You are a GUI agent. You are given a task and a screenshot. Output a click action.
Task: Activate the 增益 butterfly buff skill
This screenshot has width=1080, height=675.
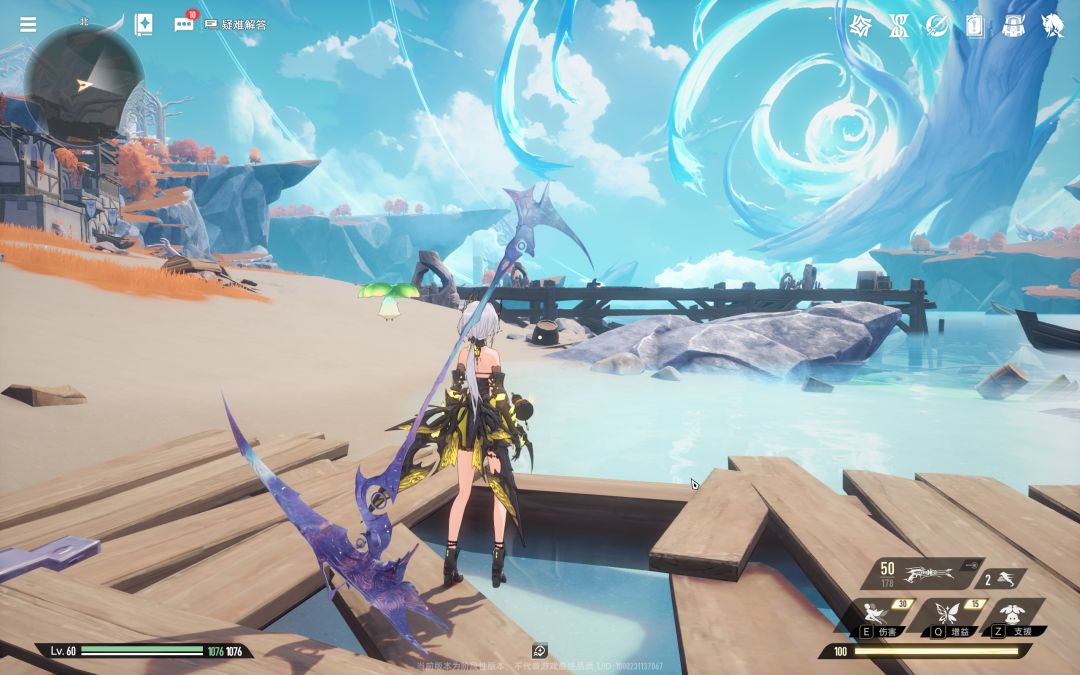click(948, 616)
